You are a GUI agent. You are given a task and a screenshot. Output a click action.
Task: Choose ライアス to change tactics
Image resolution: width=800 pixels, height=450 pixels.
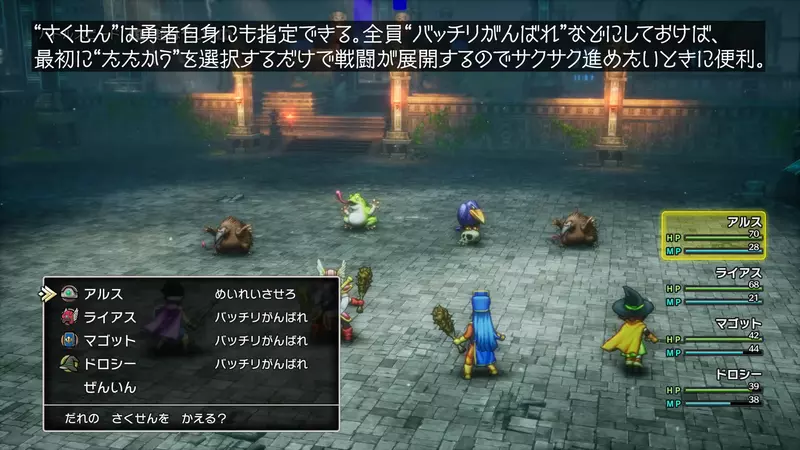point(110,317)
